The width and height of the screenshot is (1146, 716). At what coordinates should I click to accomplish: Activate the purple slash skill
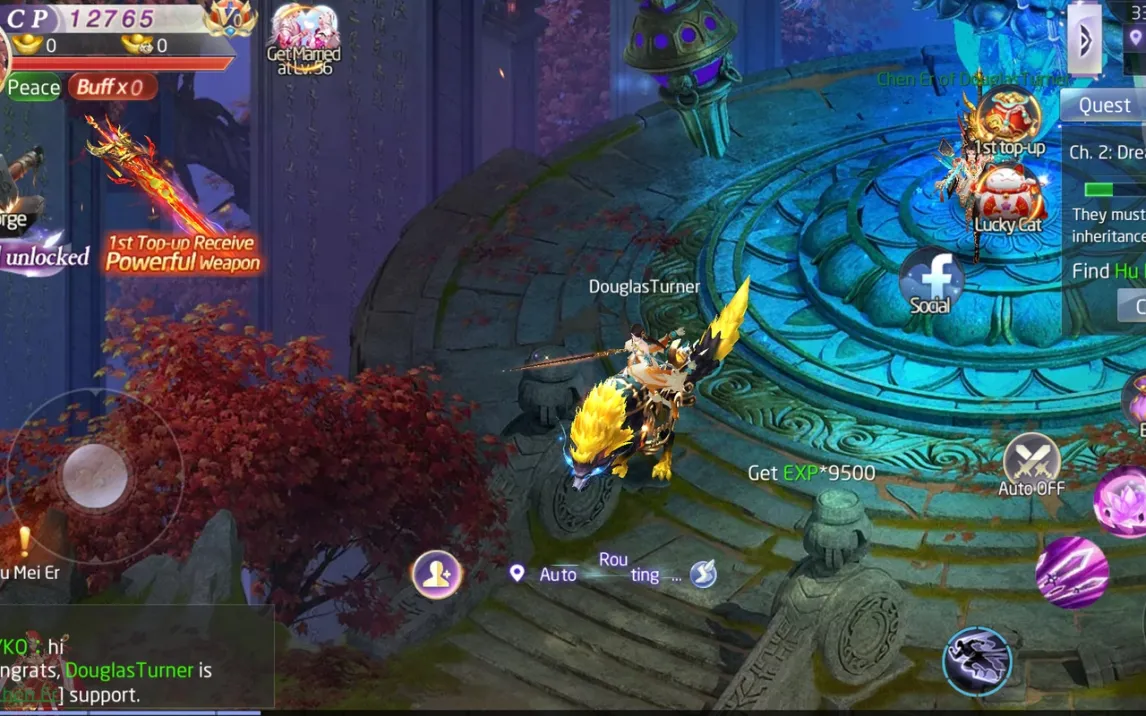point(1072,572)
